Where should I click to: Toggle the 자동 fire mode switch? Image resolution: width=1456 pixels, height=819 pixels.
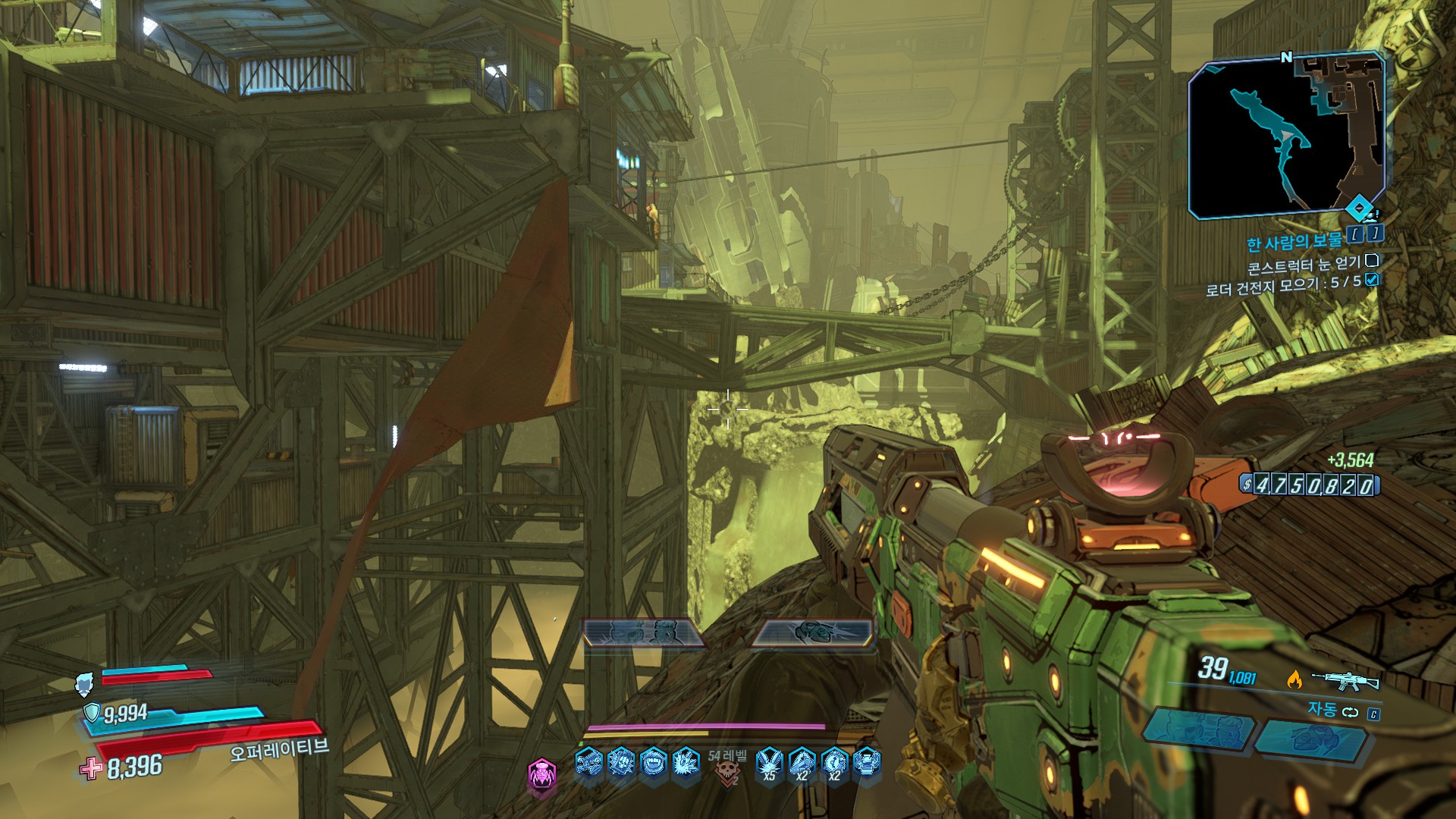coord(1350,712)
